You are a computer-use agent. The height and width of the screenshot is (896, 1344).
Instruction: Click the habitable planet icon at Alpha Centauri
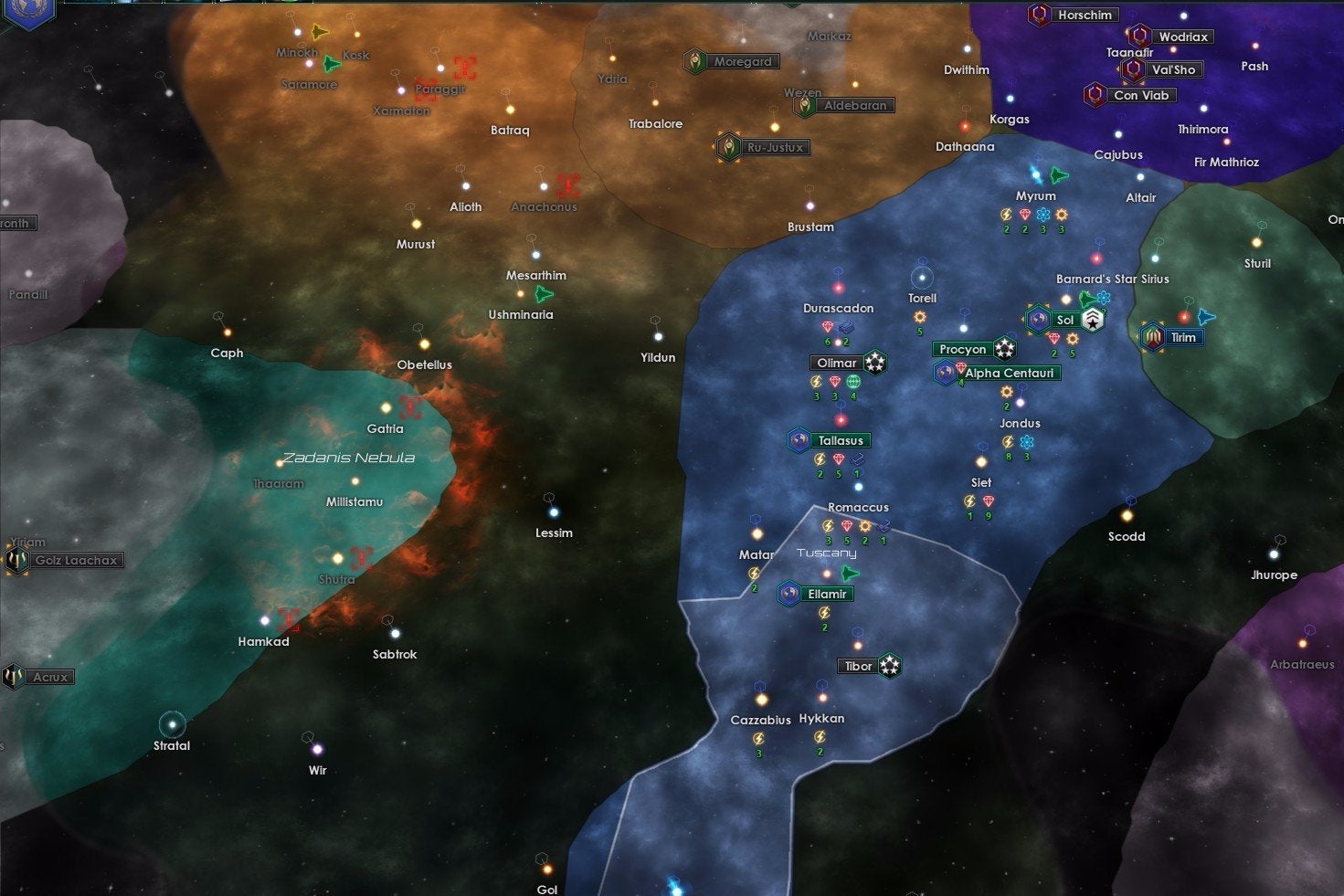(x=945, y=371)
